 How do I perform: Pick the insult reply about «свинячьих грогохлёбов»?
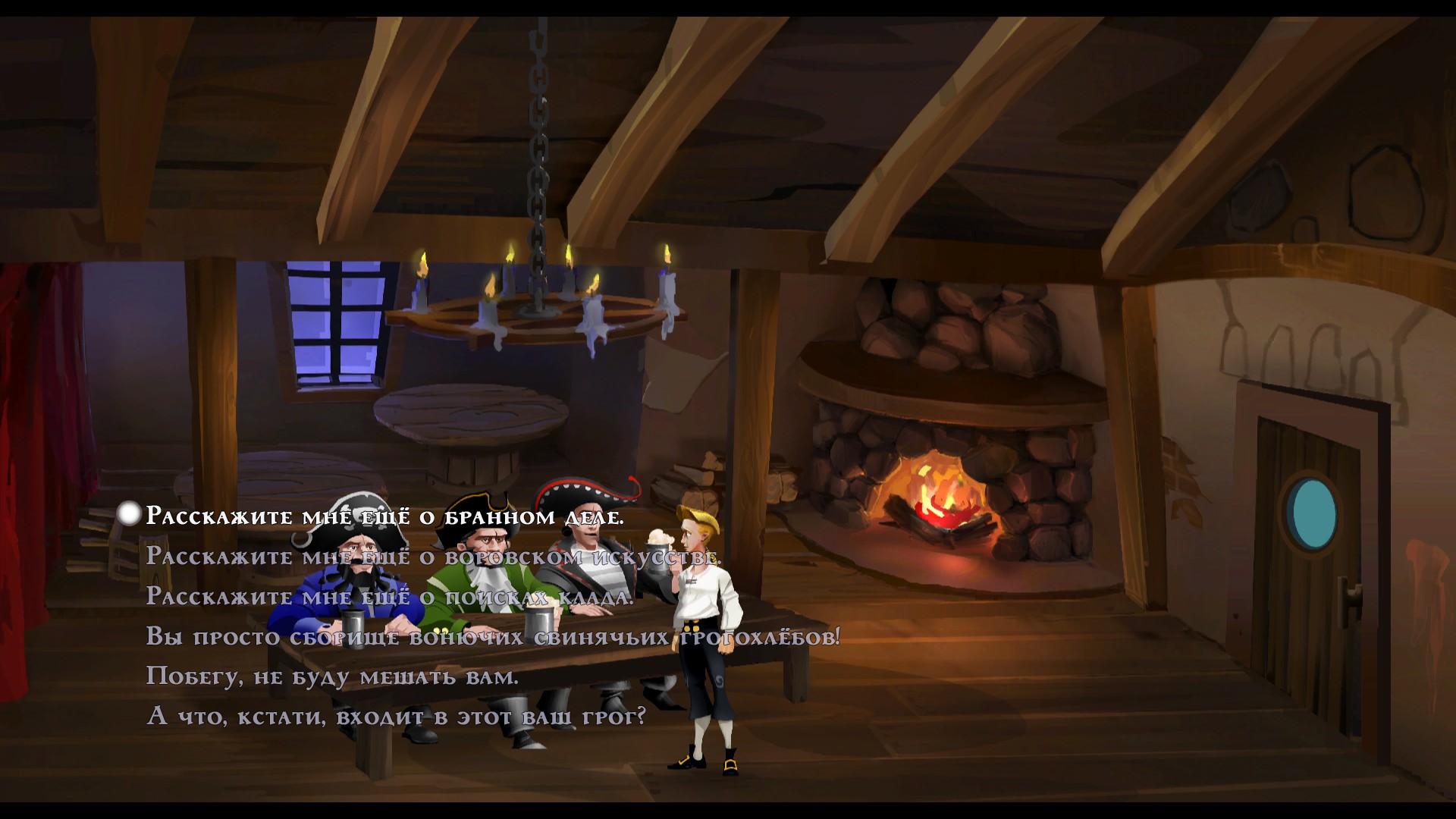coord(493,637)
